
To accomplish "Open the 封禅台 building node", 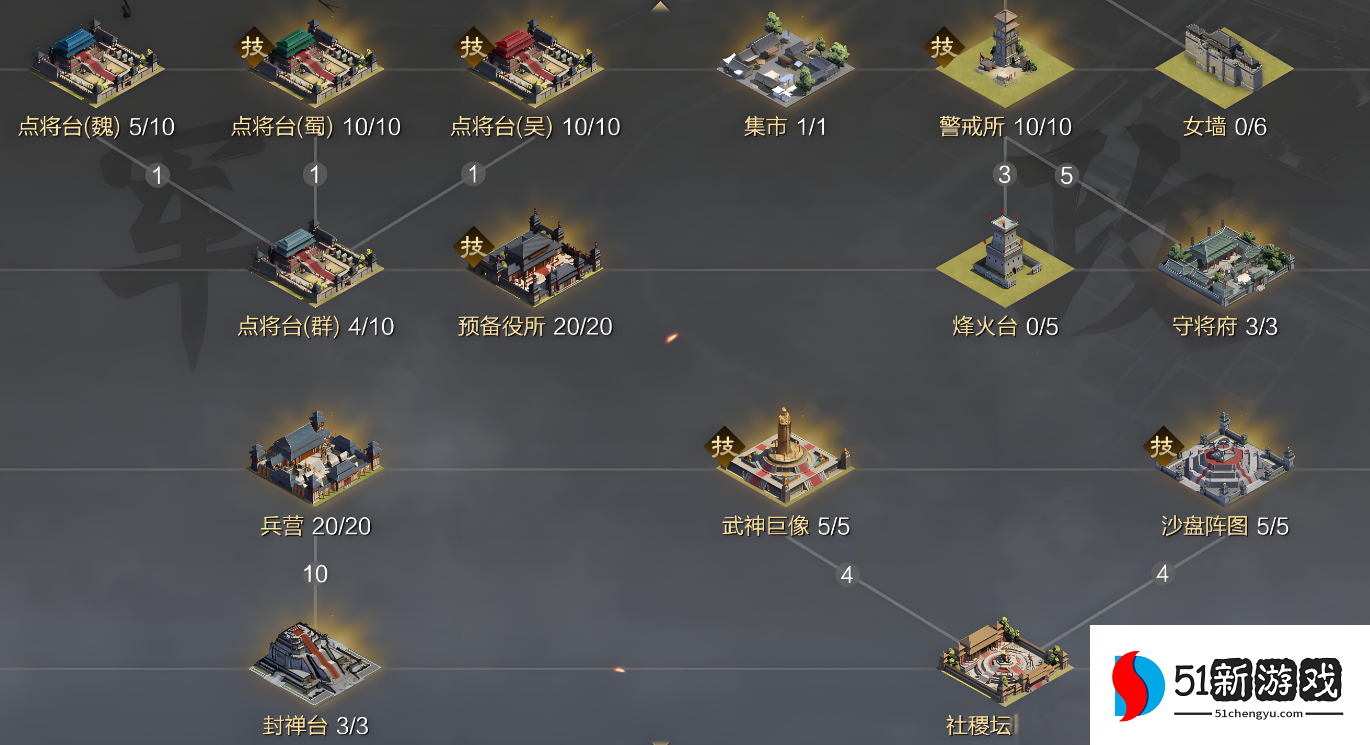I will click(316, 662).
